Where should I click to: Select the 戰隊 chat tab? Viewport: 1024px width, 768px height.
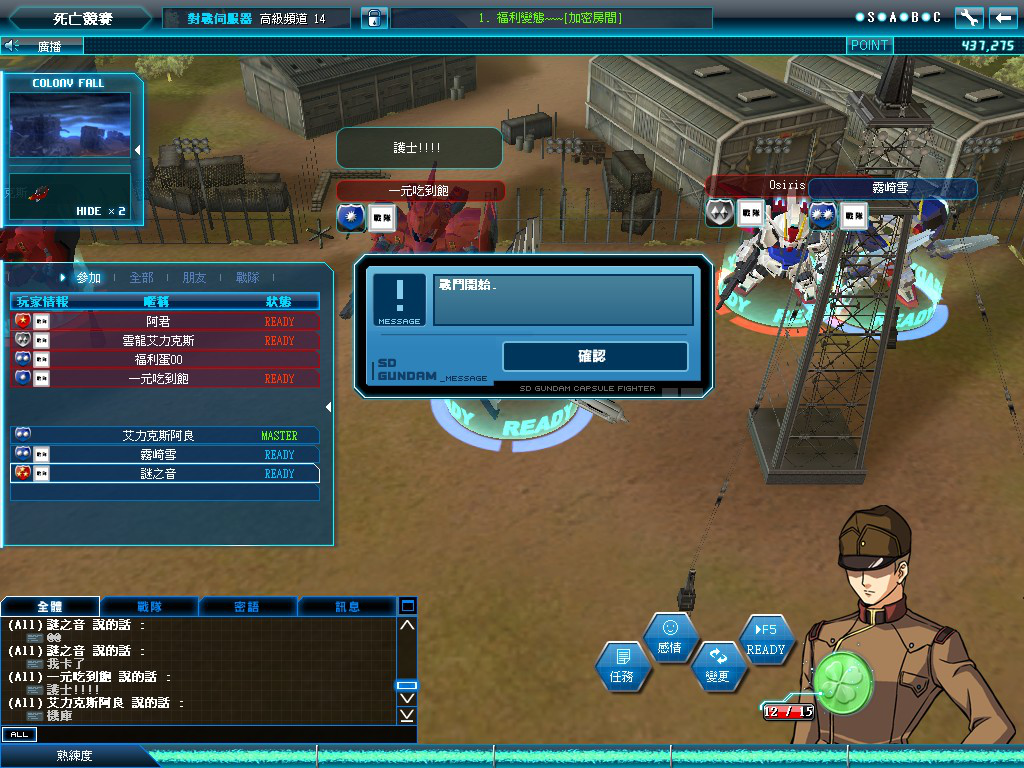149,606
